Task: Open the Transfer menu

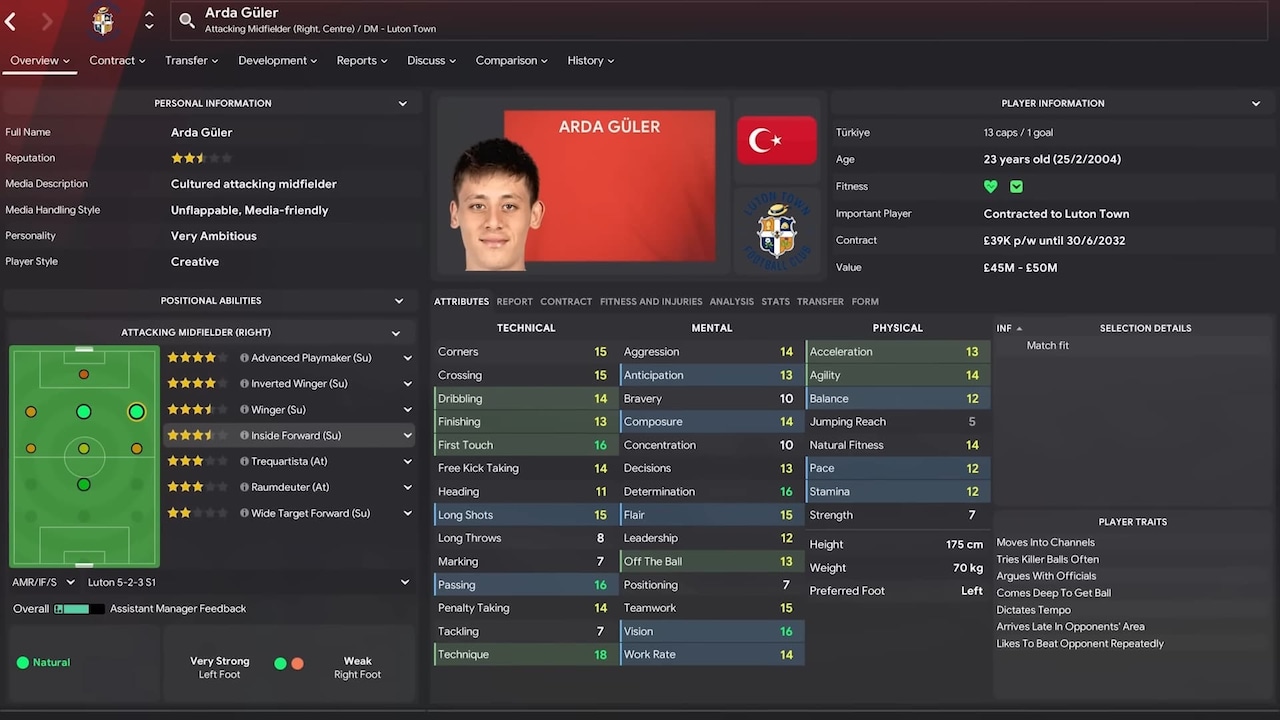Action: 191,61
